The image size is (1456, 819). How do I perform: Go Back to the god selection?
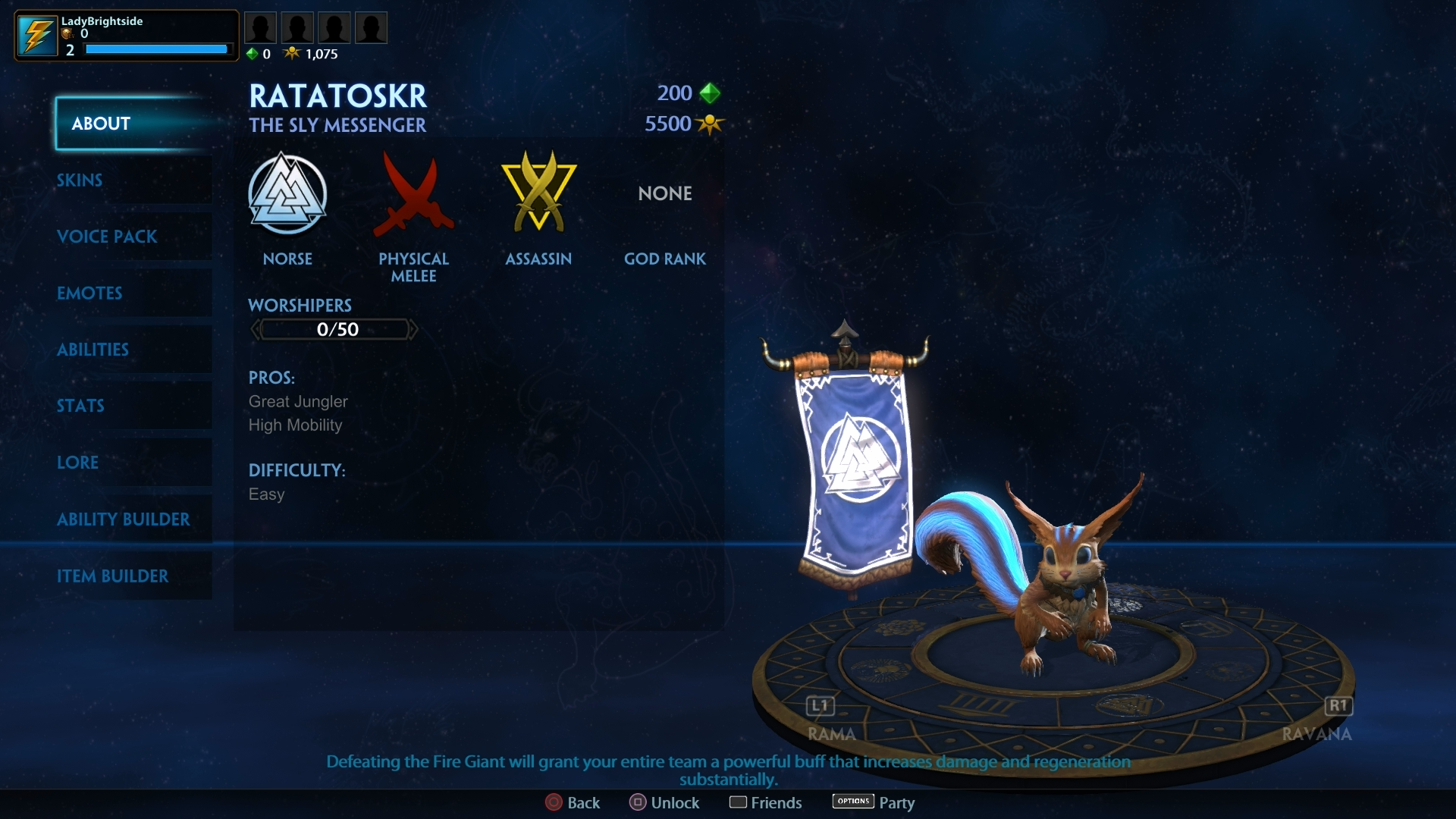coord(573,802)
